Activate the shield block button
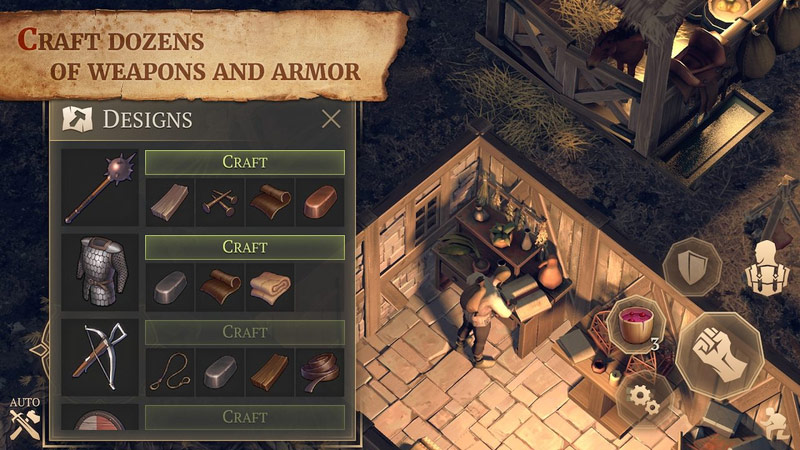 [x=691, y=268]
